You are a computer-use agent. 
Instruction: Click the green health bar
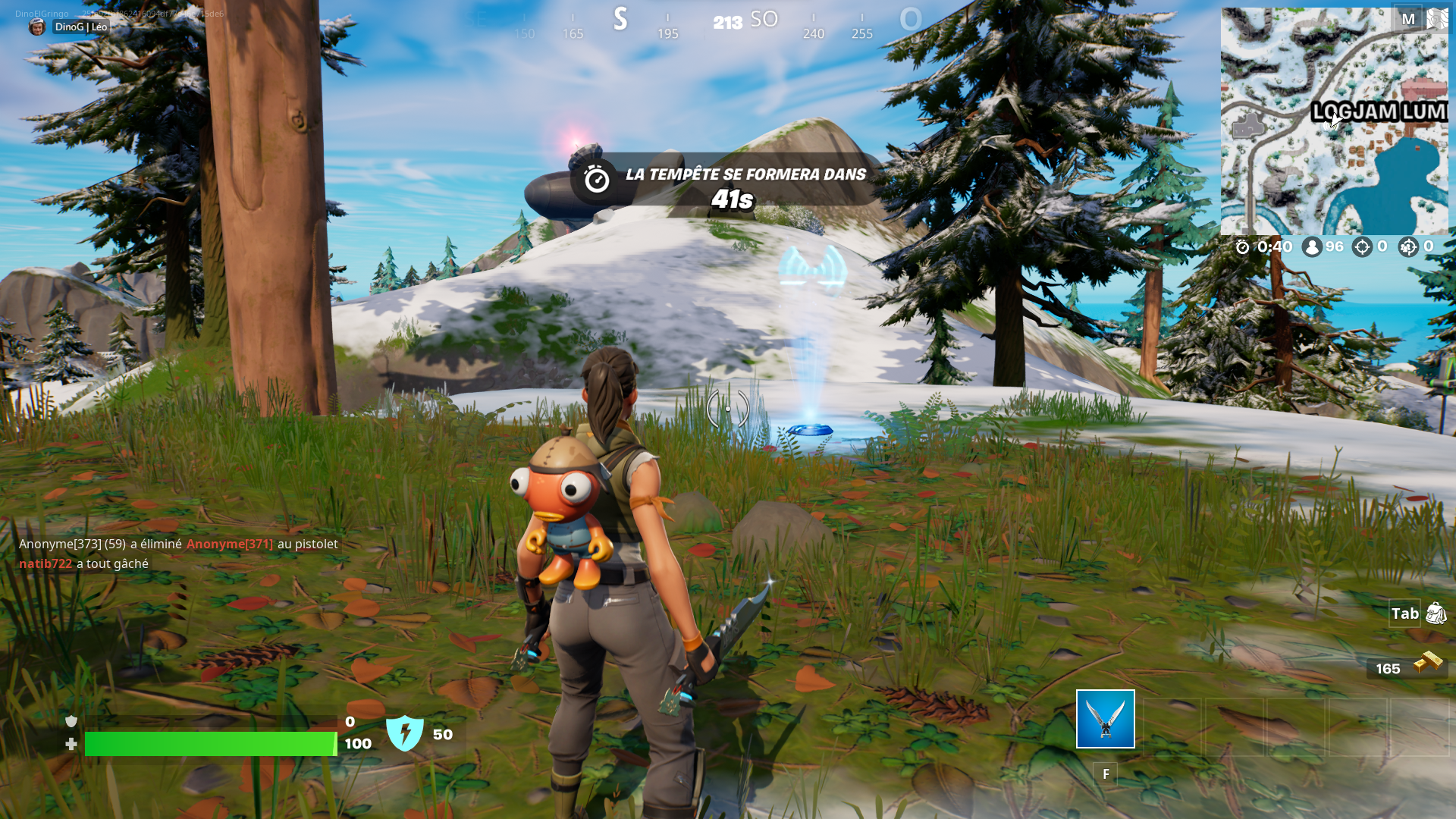coord(209,744)
